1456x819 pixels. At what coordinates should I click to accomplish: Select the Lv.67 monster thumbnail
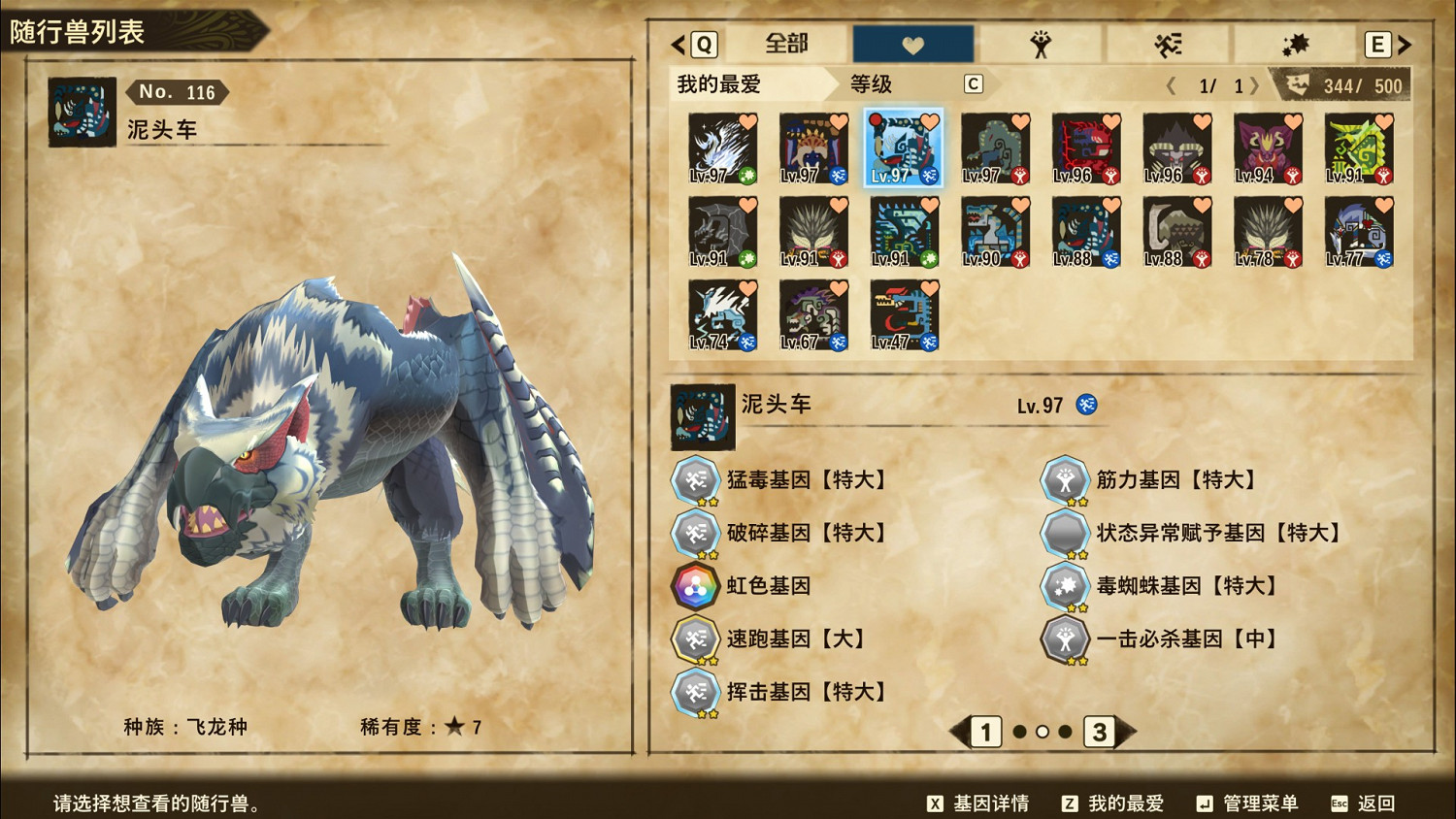point(813,313)
